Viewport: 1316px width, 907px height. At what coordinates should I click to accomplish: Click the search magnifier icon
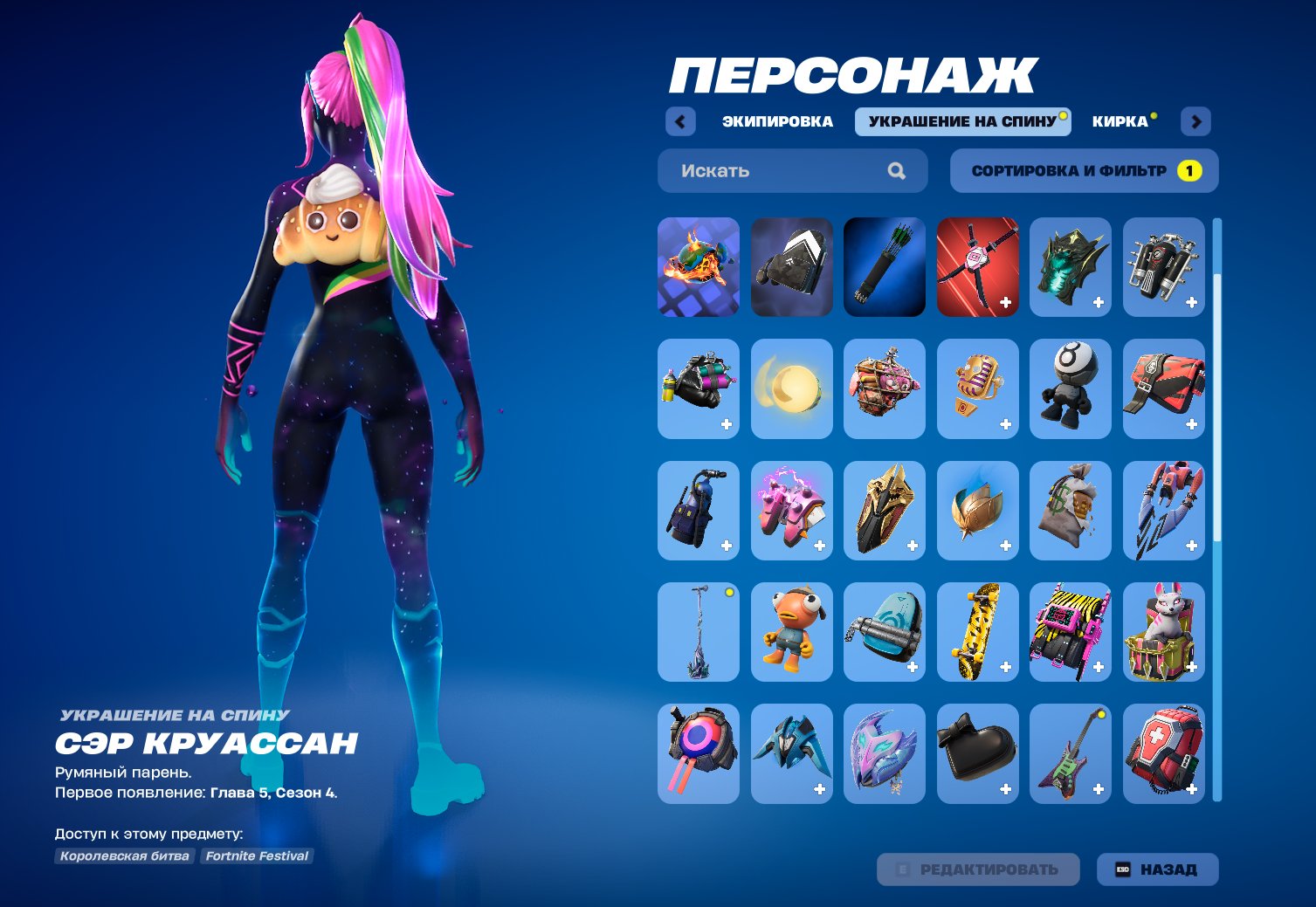coord(896,170)
